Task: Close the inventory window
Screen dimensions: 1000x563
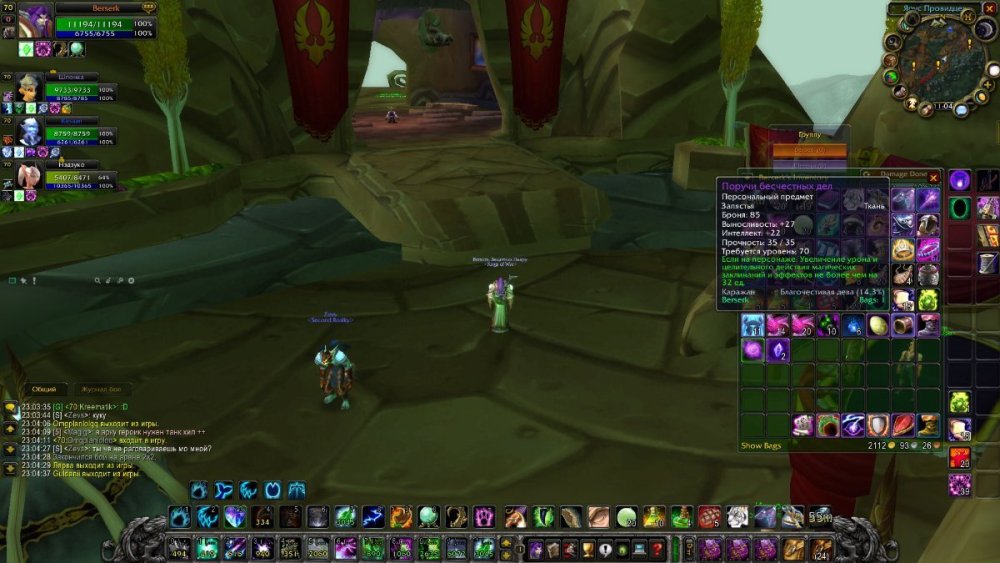Action: [x=934, y=177]
